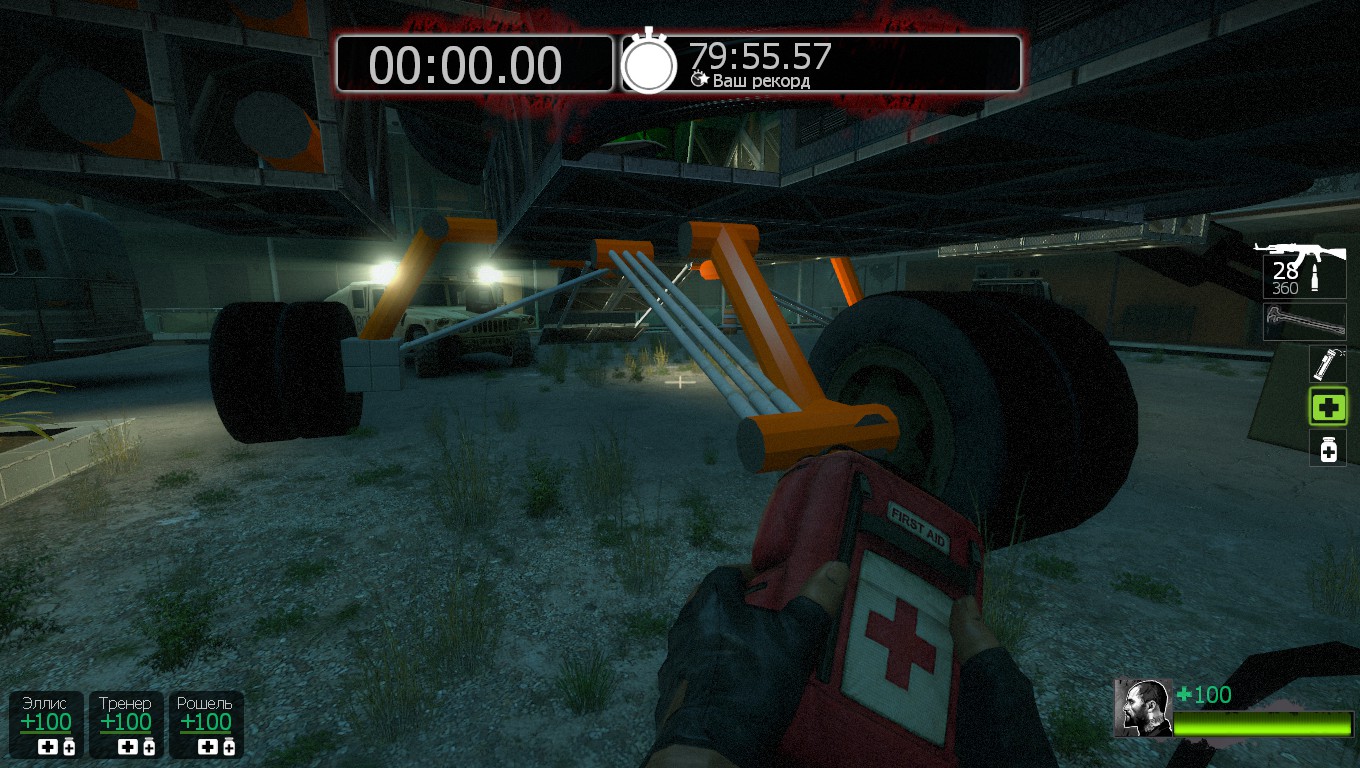The width and height of the screenshot is (1360, 768).
Task: Choose the pain pills bottle slot
Action: tap(1328, 449)
